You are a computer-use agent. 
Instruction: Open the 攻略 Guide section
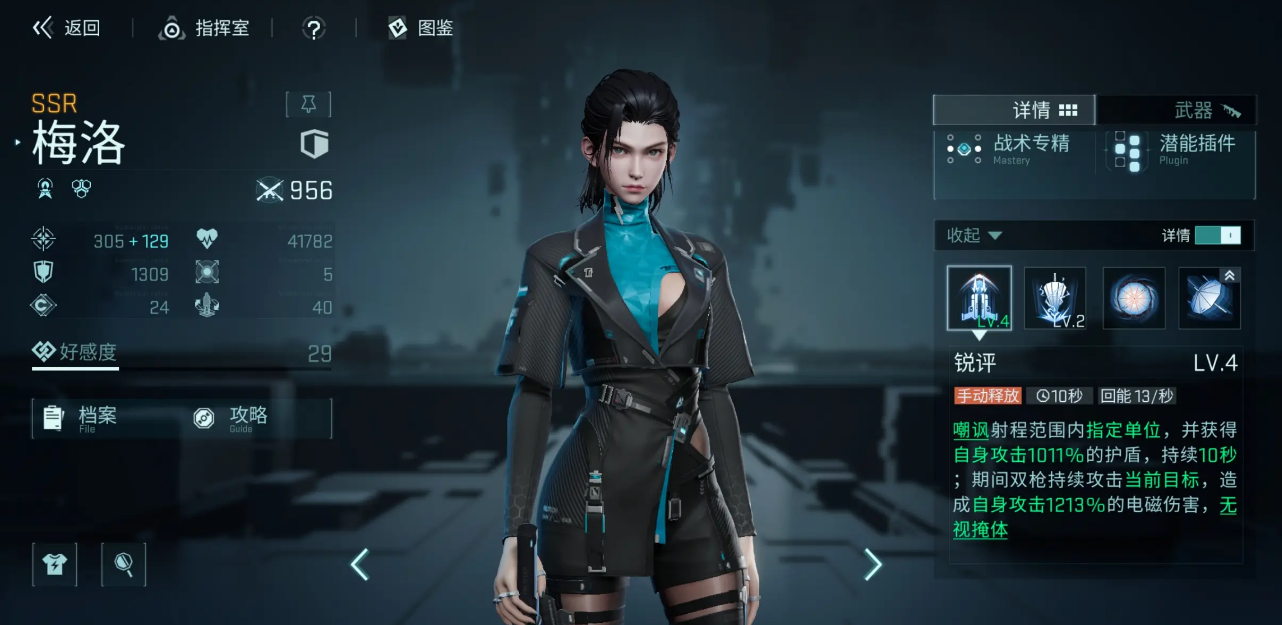pyautogui.click(x=247, y=417)
